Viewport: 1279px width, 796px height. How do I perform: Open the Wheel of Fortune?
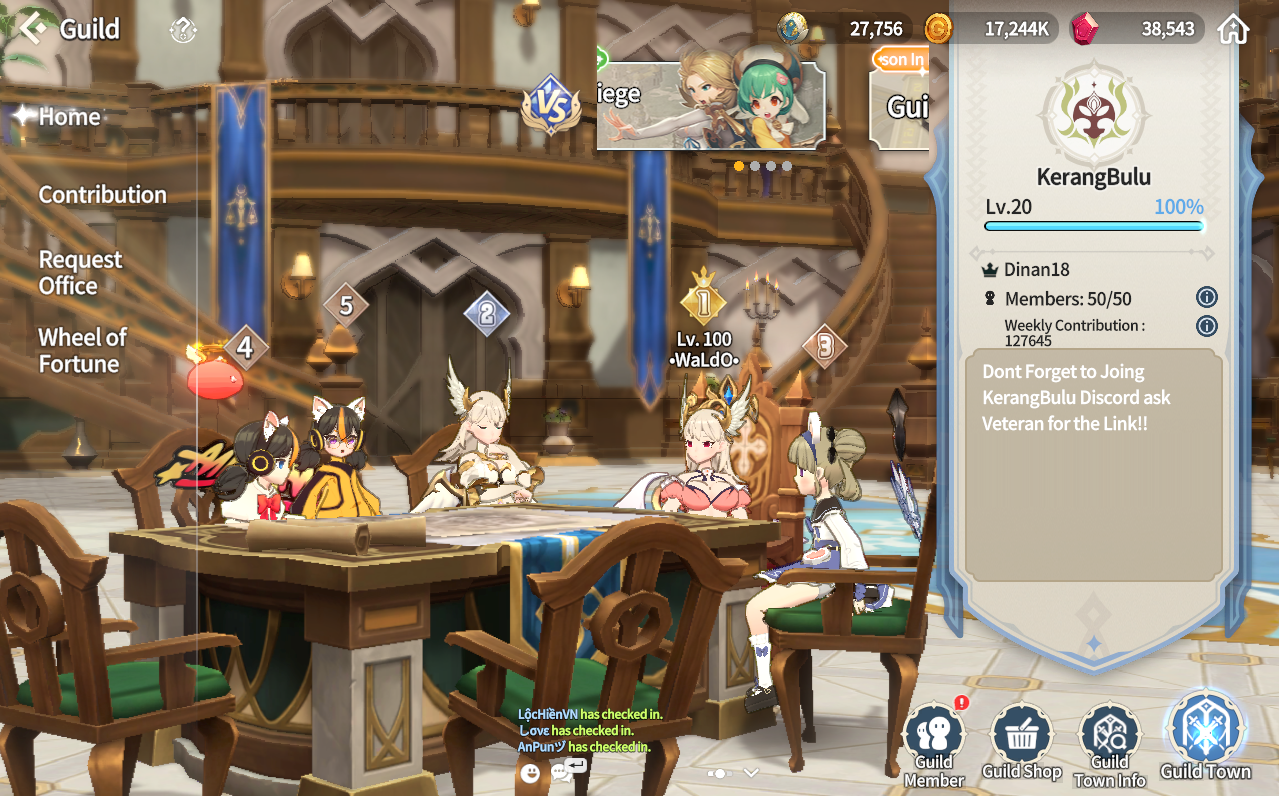point(83,351)
